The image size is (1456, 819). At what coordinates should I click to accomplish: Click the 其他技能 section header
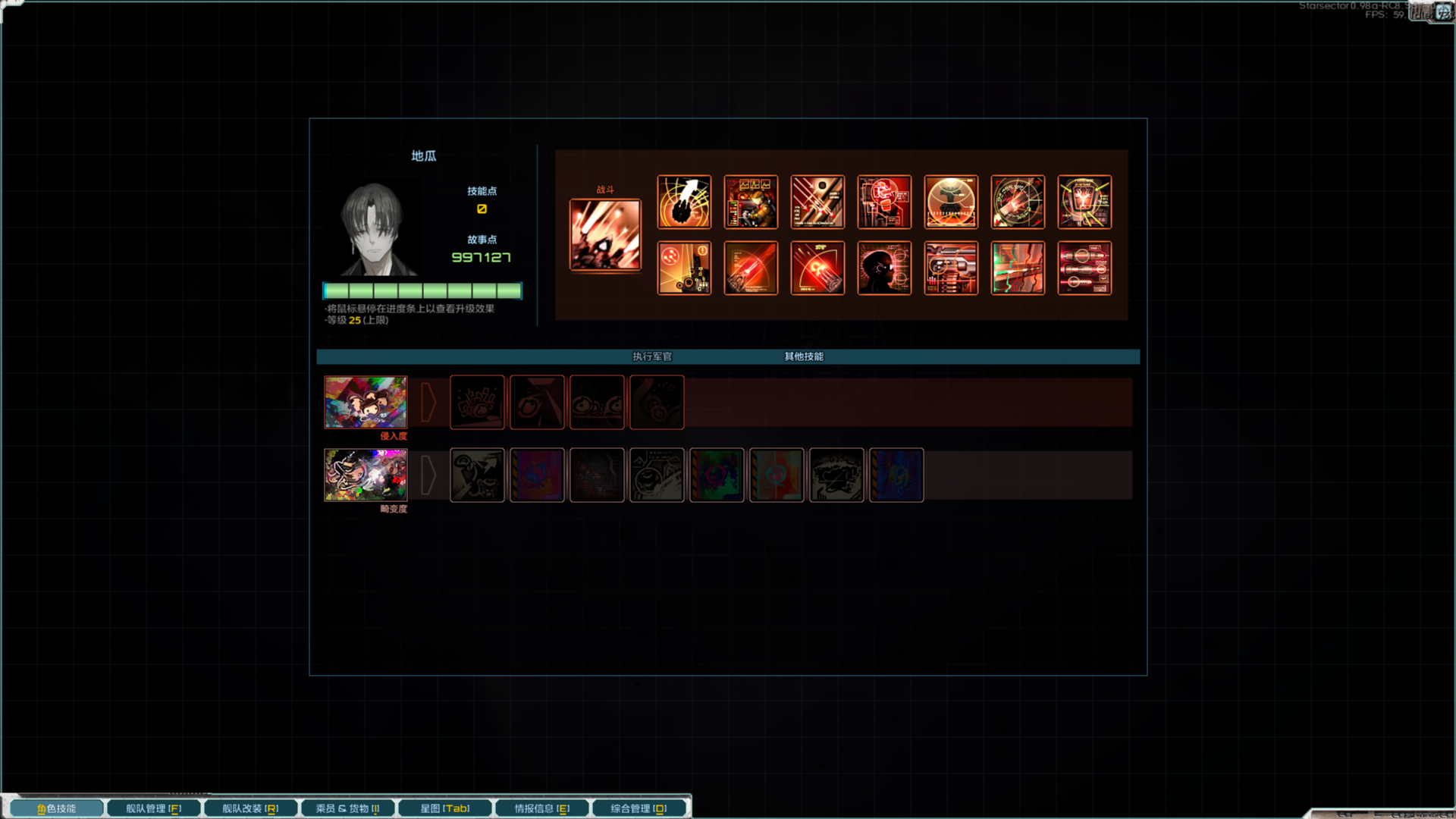(805, 356)
